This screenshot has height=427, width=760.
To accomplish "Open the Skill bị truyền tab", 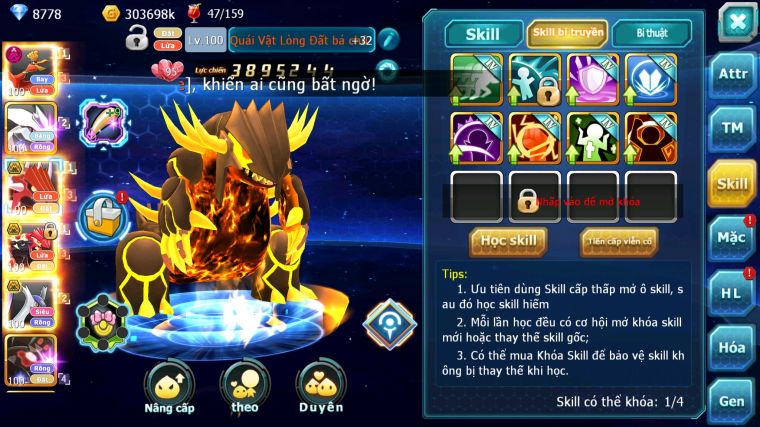I will (567, 33).
